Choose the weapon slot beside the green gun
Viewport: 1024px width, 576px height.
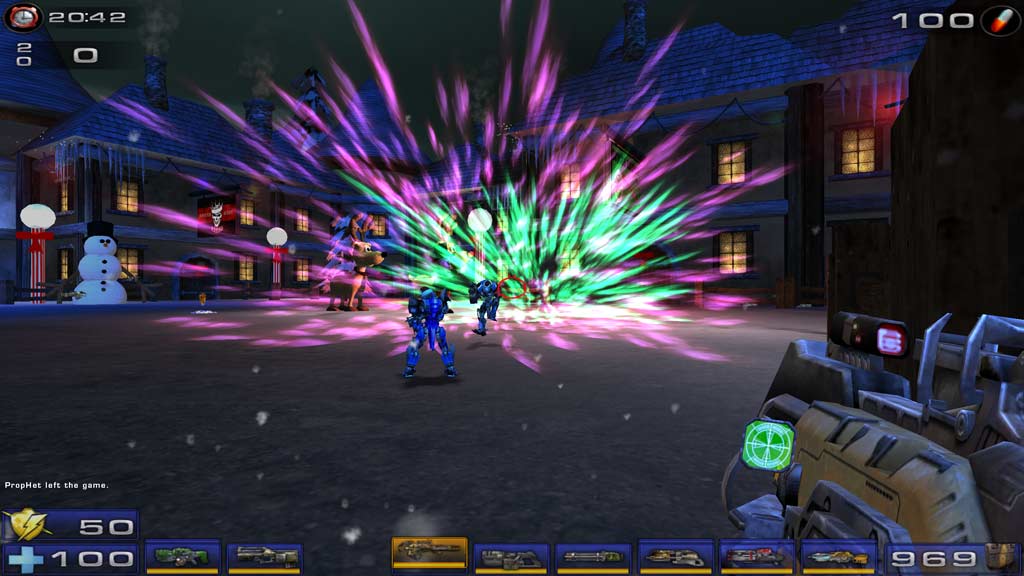(265, 557)
